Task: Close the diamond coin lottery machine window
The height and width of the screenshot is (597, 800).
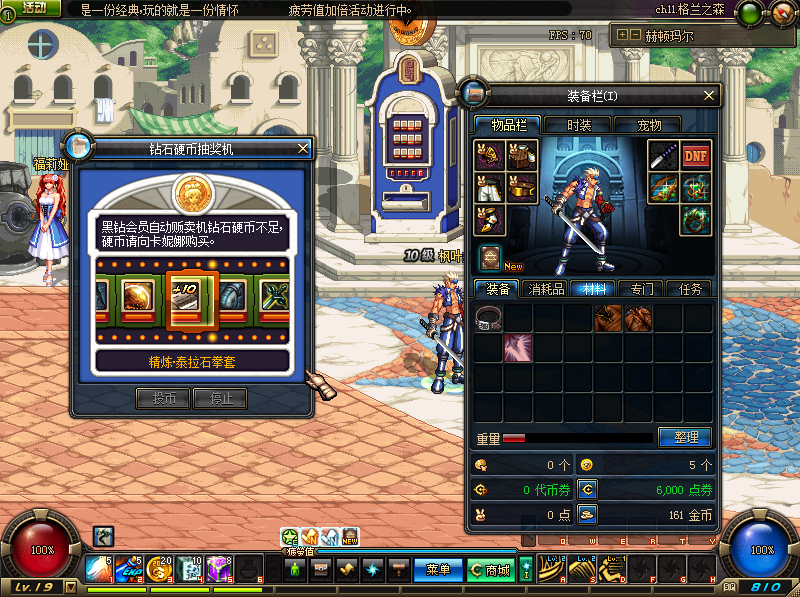Action: click(303, 149)
